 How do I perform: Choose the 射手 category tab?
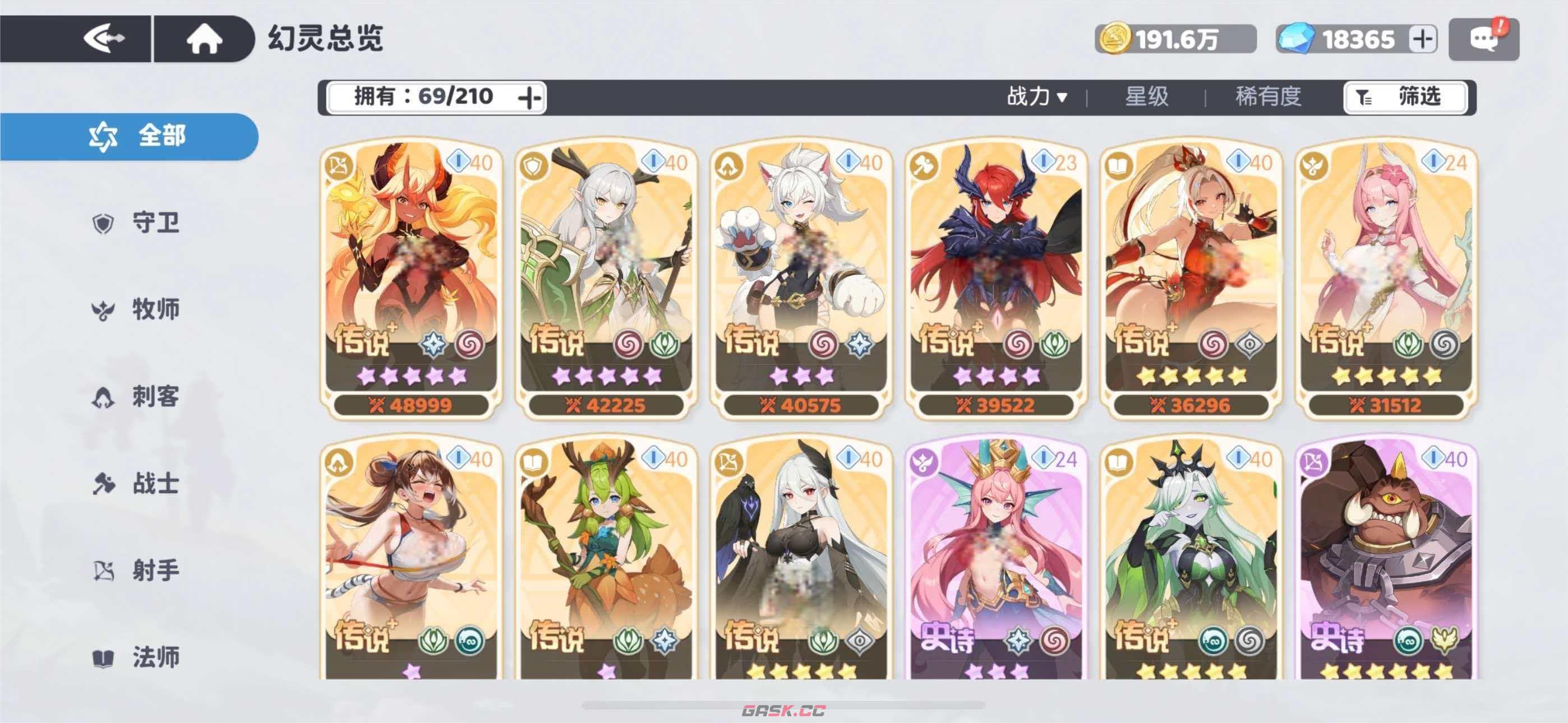(137, 571)
